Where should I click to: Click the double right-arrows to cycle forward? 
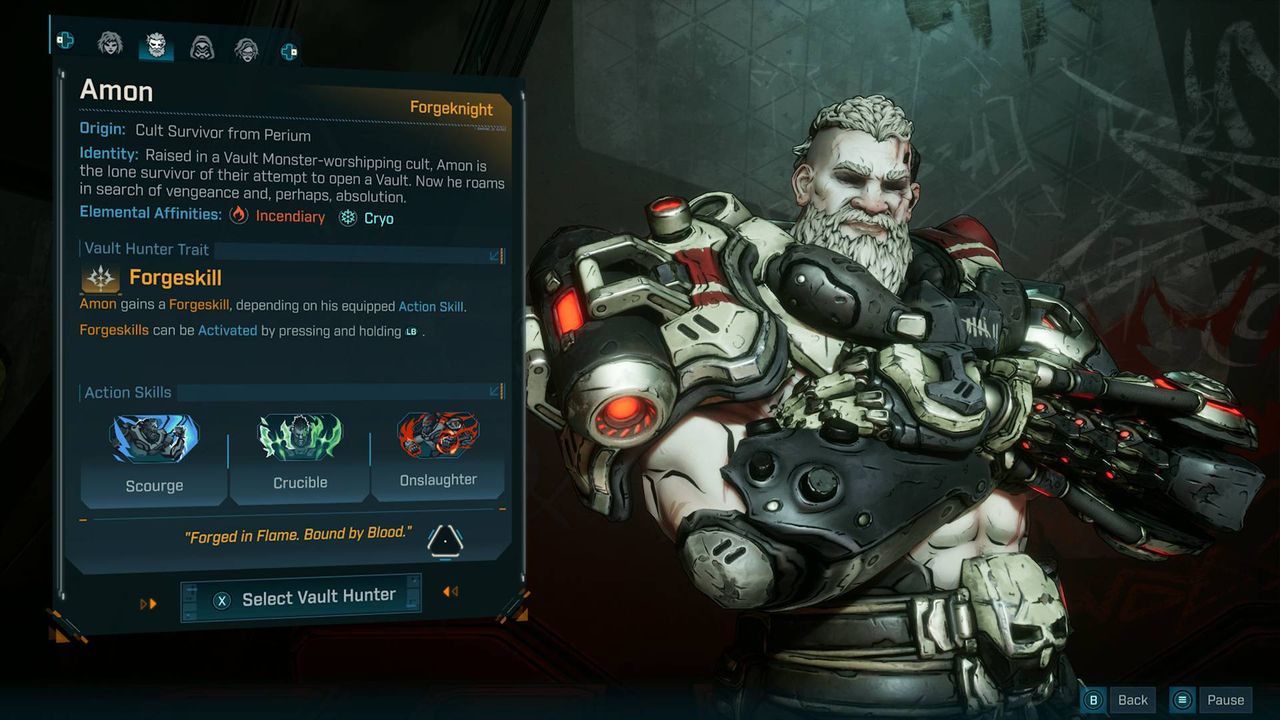click(x=148, y=603)
